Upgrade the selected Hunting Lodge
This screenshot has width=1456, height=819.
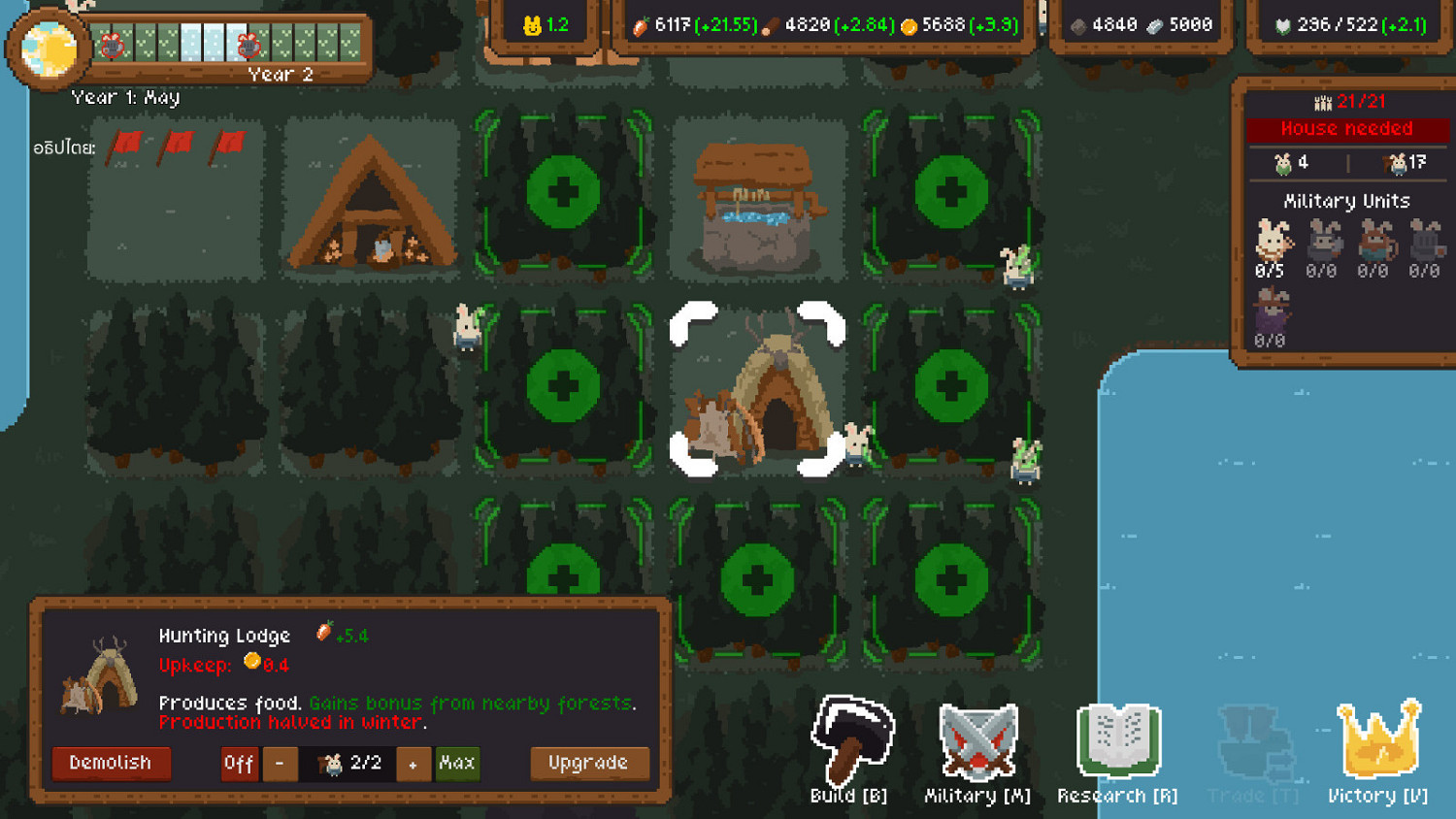coord(589,764)
